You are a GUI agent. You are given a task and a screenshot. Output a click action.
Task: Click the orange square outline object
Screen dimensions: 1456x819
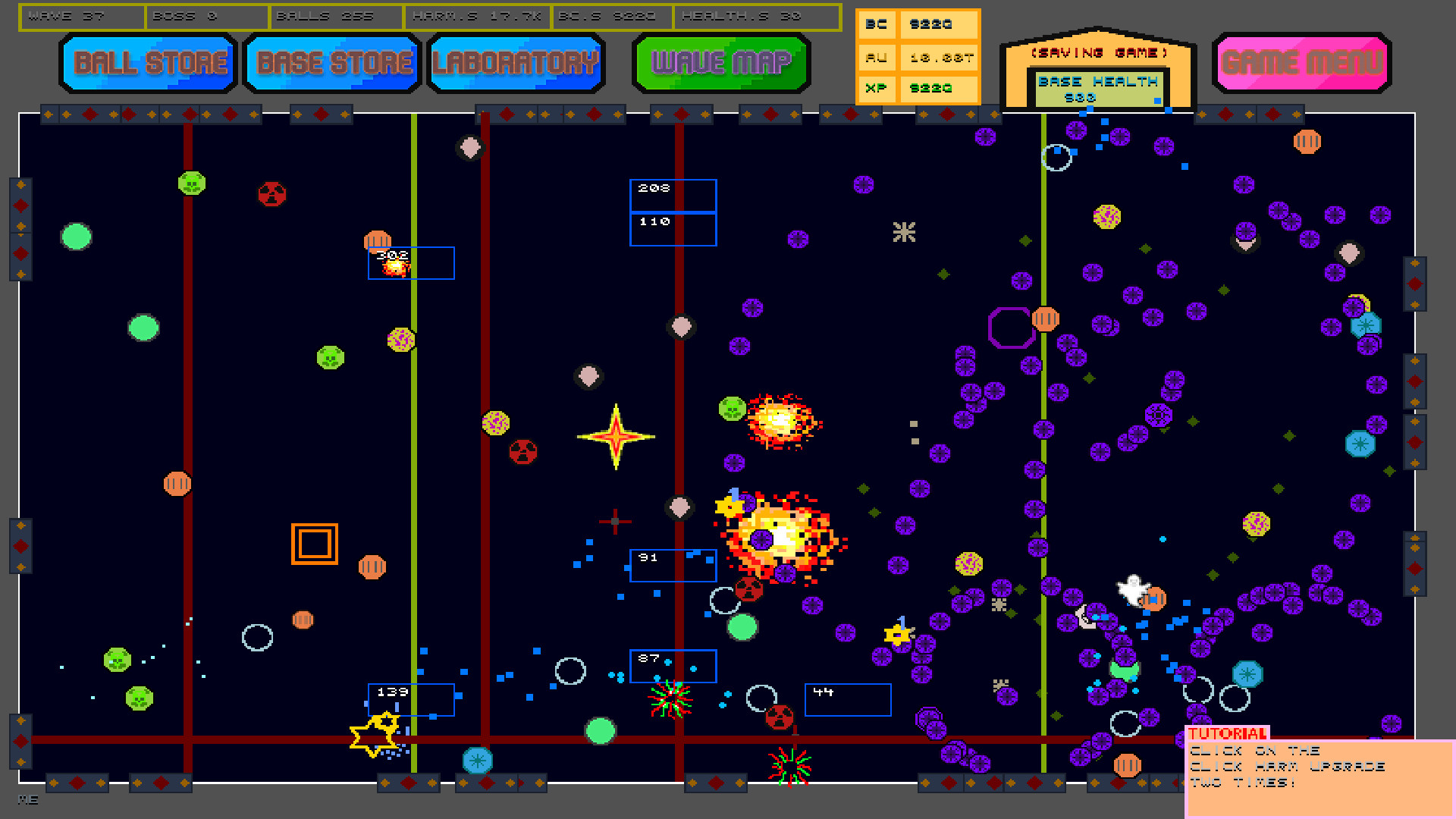[x=314, y=542]
